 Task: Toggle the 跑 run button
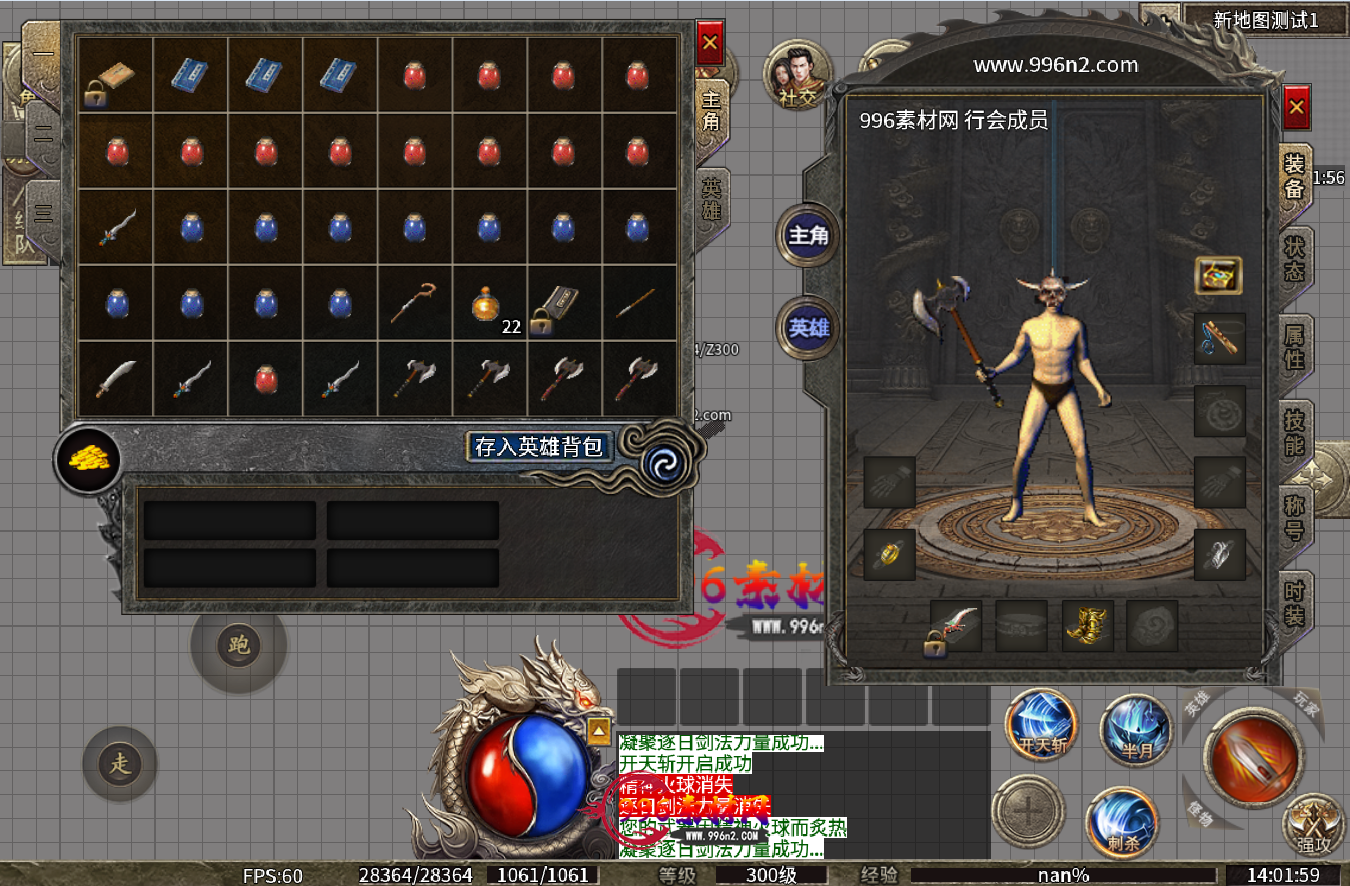pos(239,645)
